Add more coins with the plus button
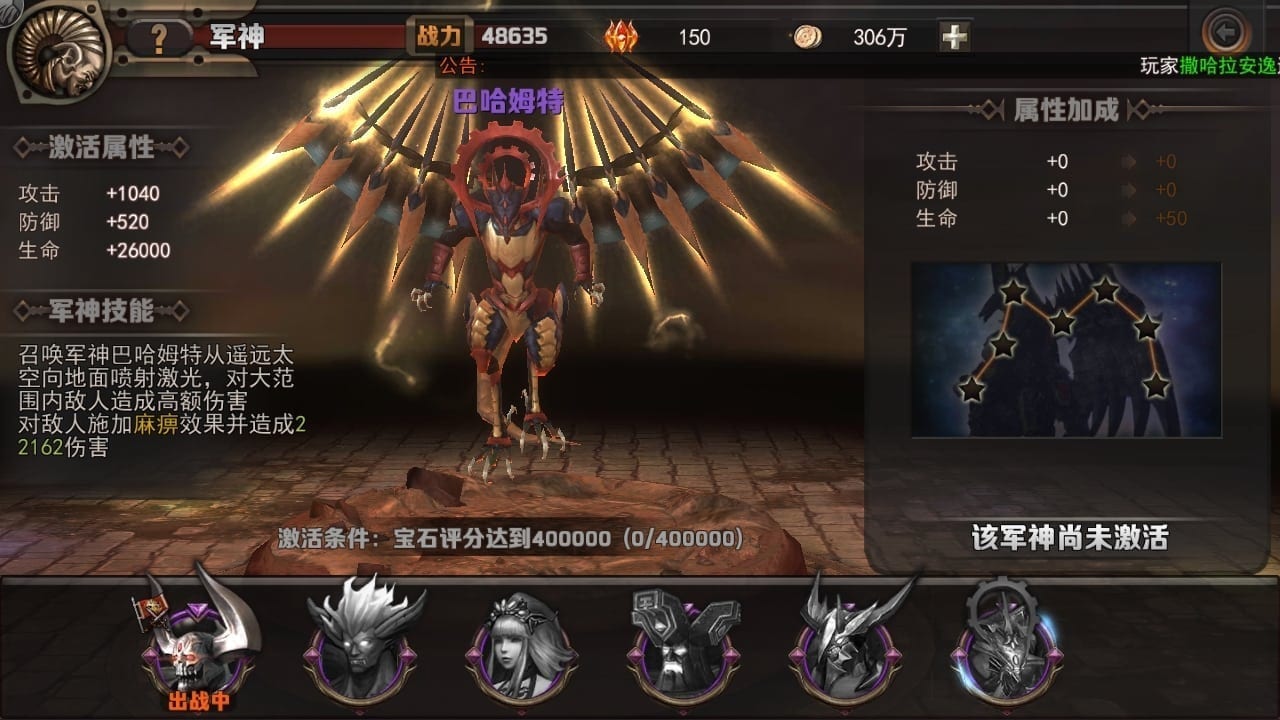1280x720 pixels. click(955, 37)
